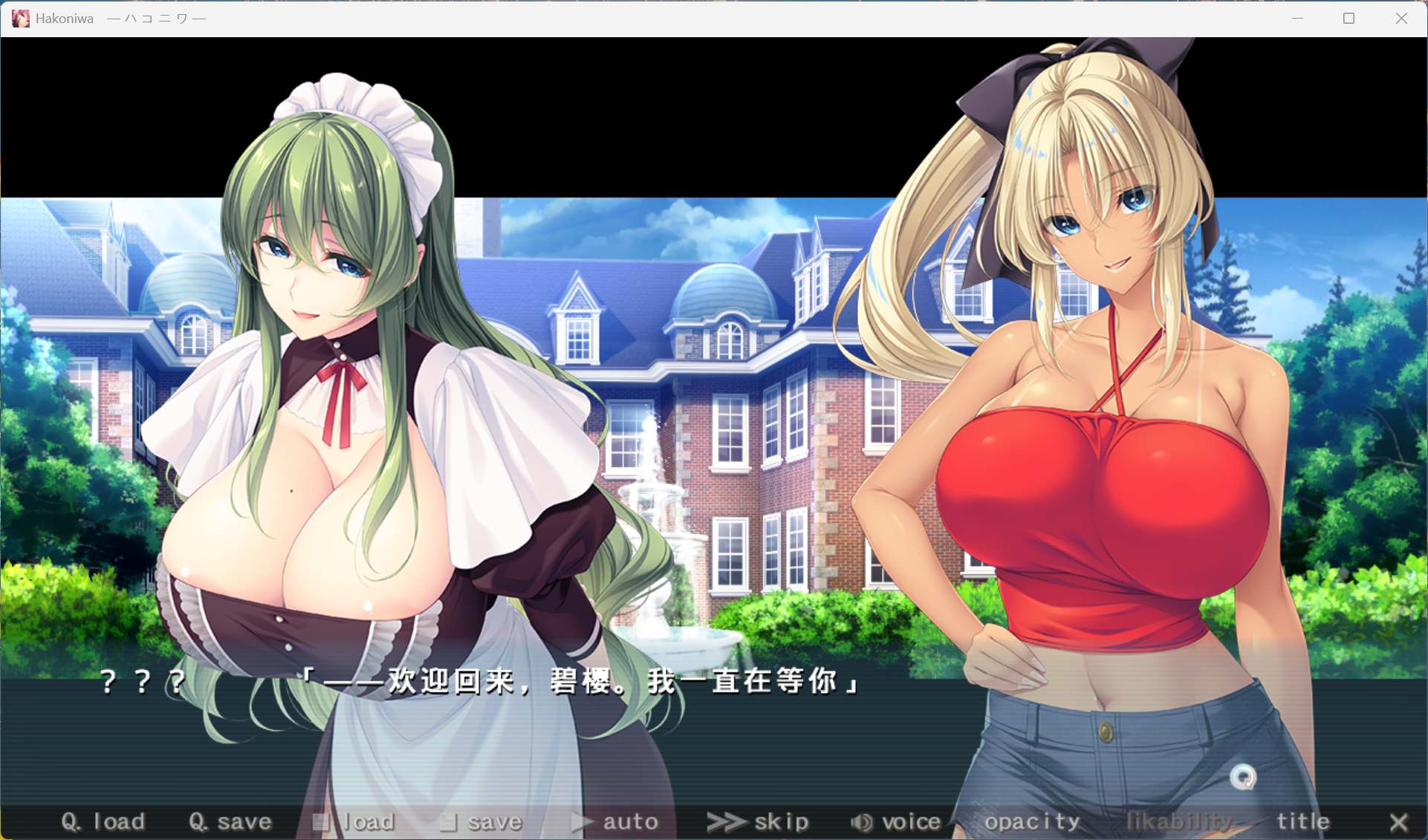
Task: Click the speaker icon next to voice
Action: pos(861,821)
